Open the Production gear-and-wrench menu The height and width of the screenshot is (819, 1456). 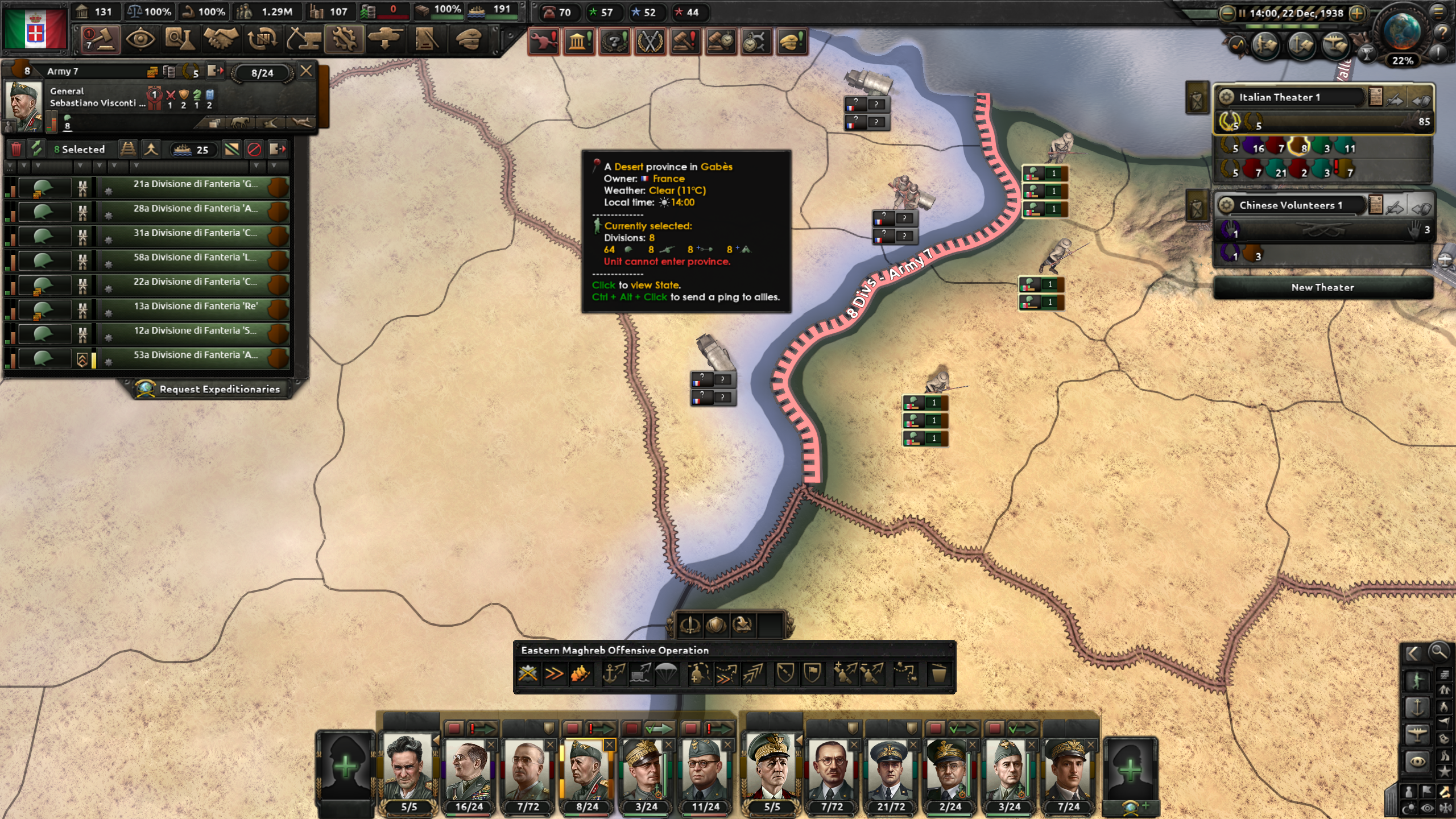344,40
